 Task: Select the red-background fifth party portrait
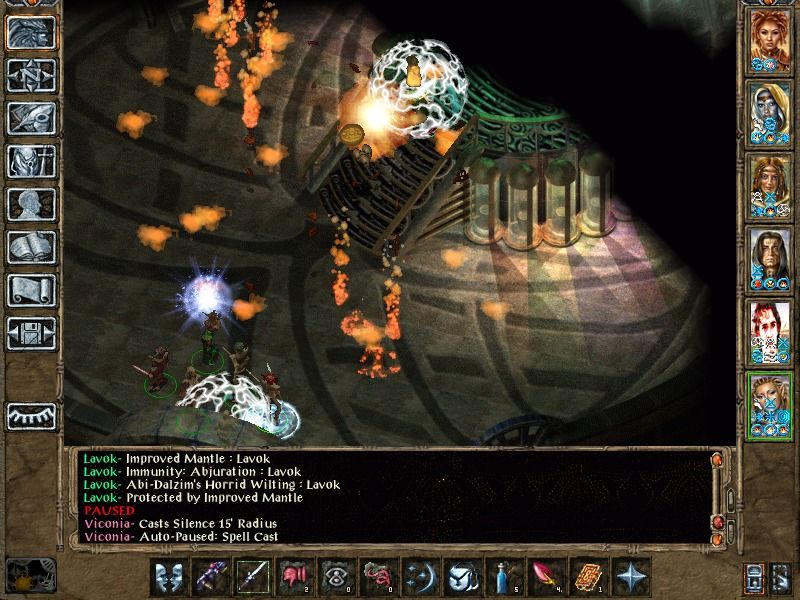(x=769, y=333)
